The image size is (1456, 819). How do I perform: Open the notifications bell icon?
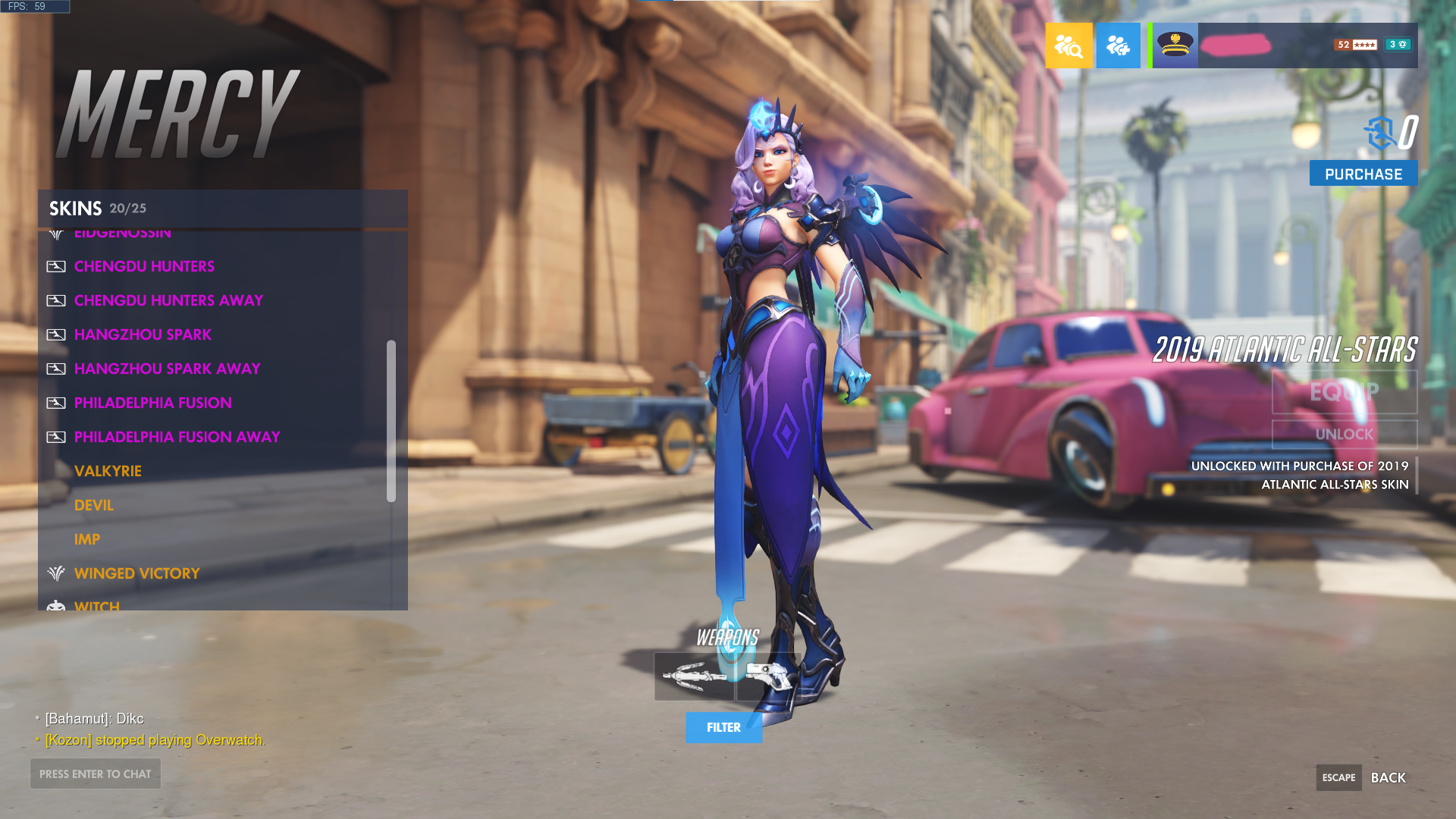1398,44
